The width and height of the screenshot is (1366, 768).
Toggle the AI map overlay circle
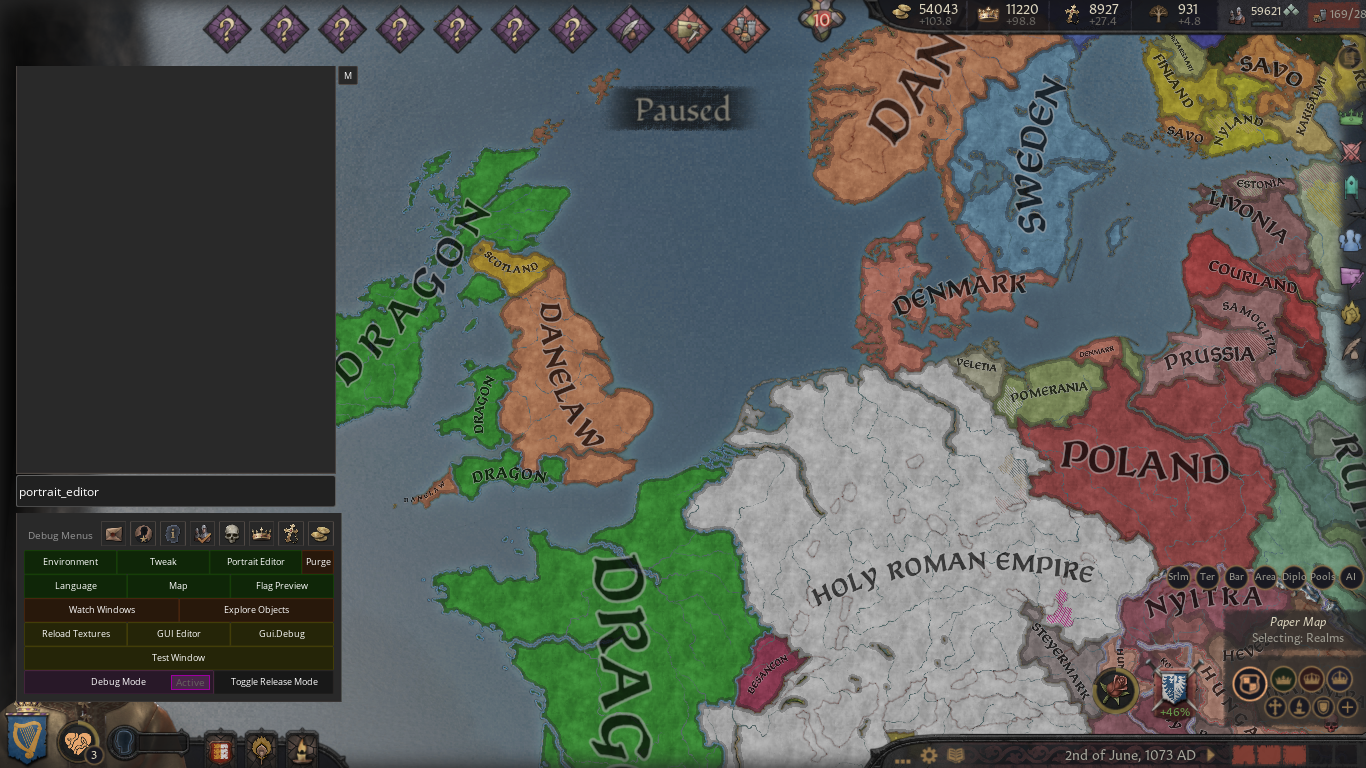[1351, 576]
